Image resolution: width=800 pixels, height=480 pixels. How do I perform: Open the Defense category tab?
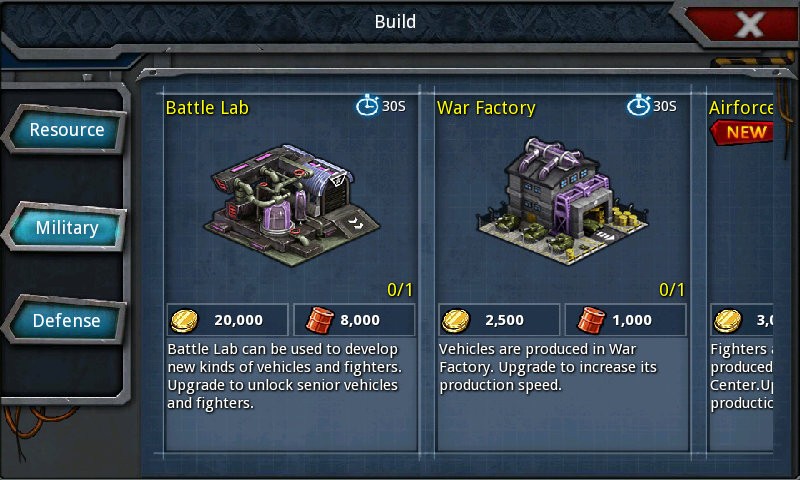pos(67,321)
